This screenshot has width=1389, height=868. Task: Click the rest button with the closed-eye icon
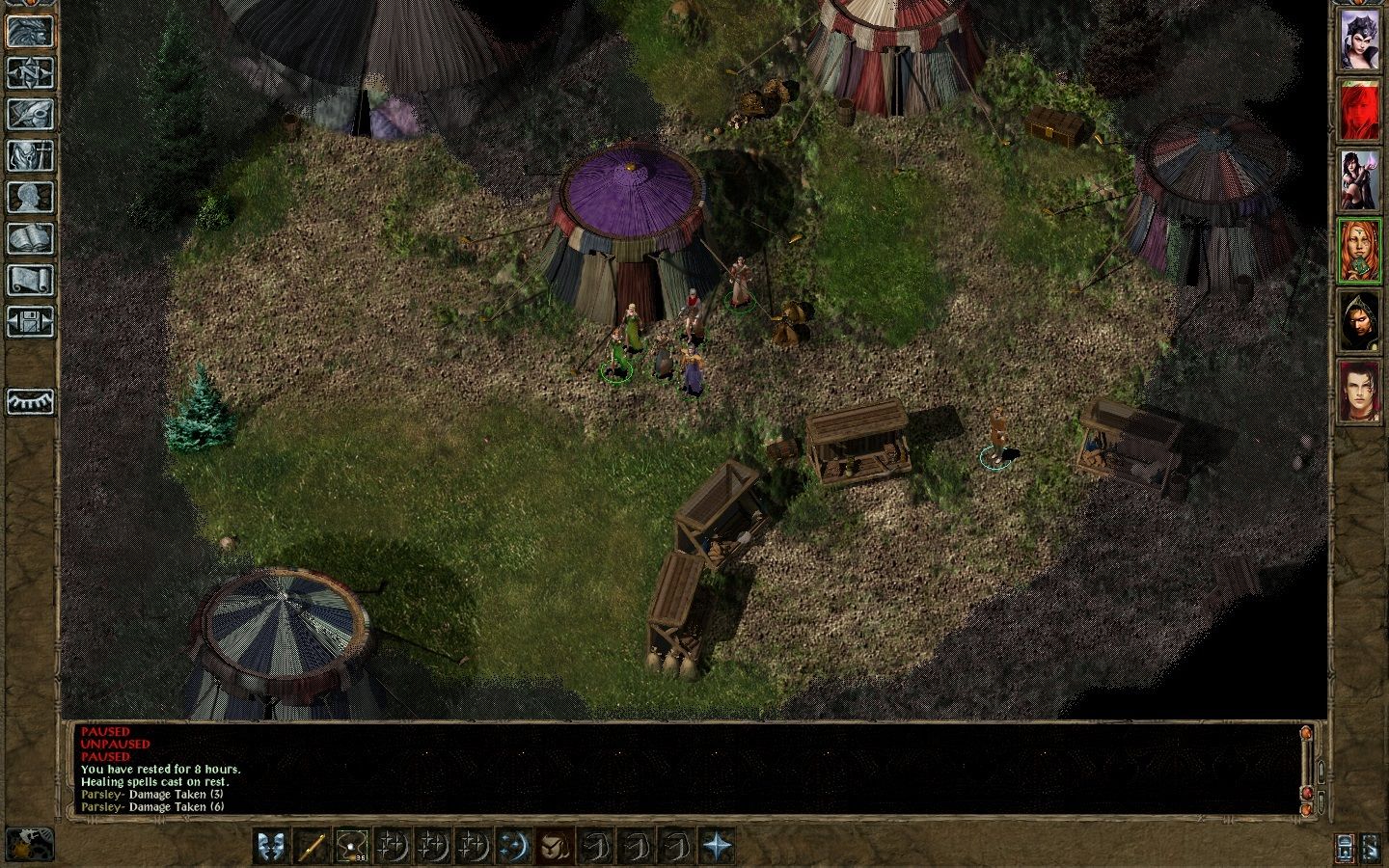[31, 401]
